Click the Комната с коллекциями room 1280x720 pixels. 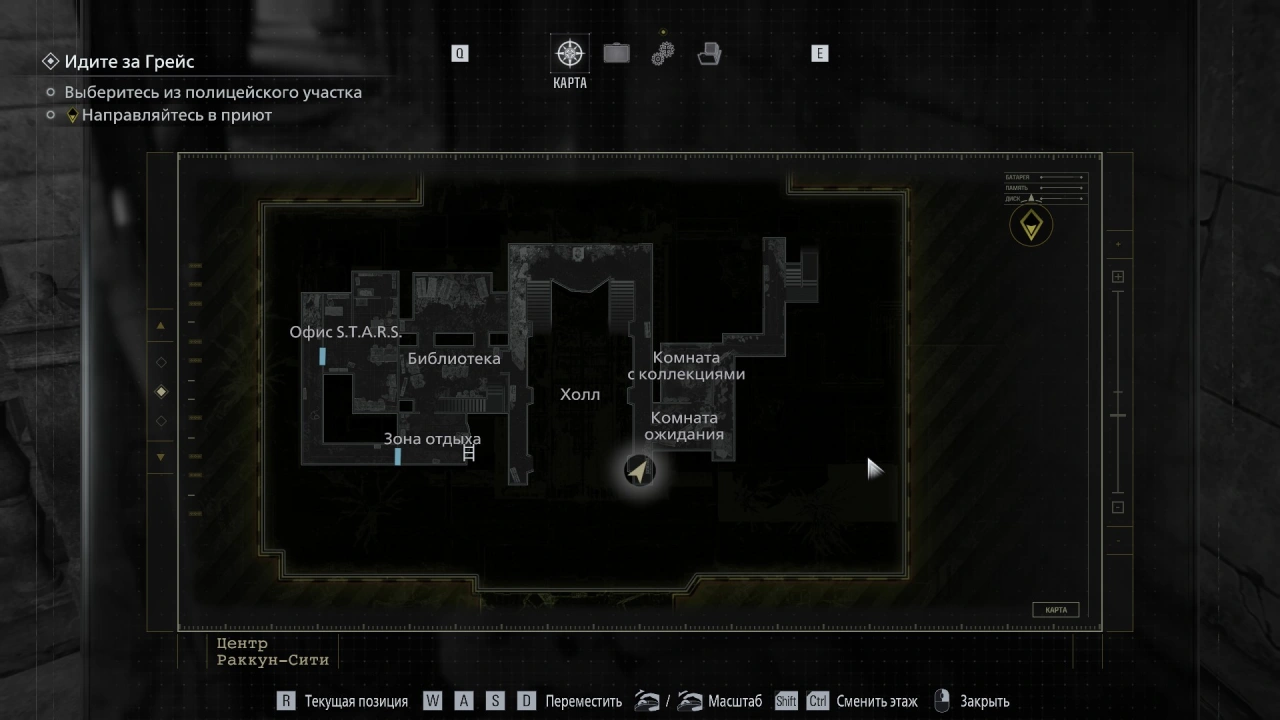(686, 365)
